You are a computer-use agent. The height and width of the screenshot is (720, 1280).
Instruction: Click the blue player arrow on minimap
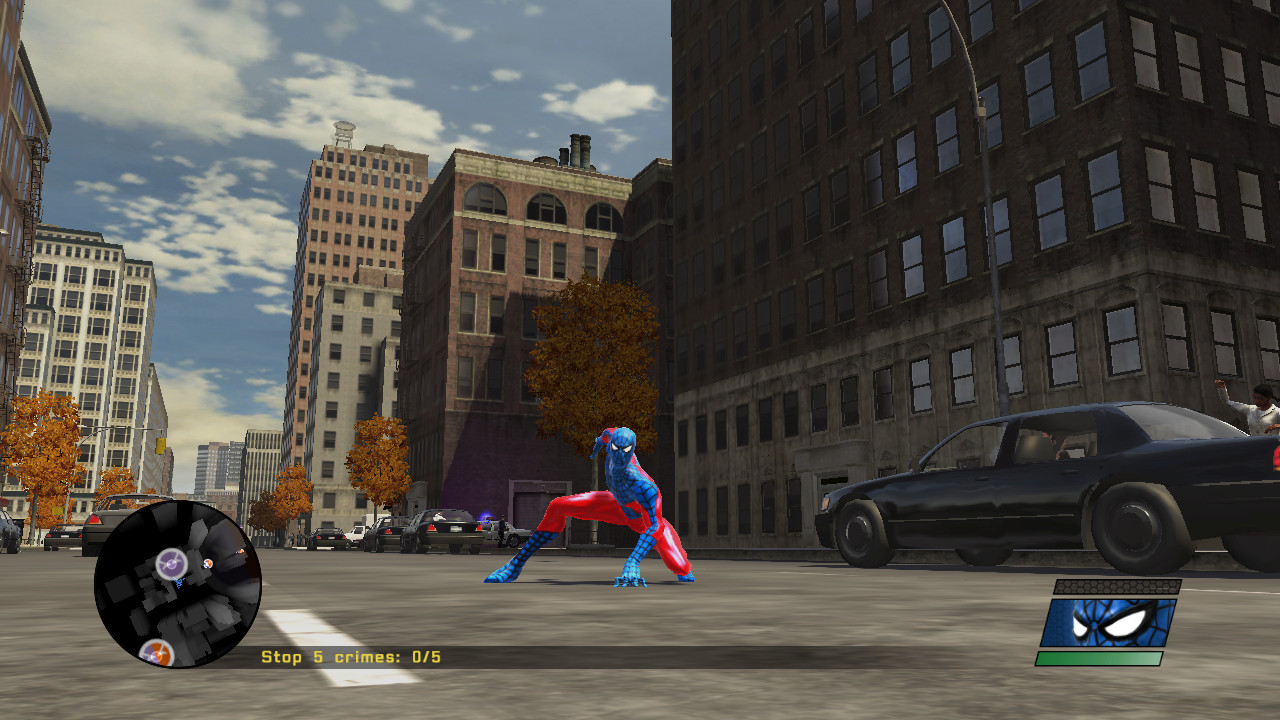[x=179, y=582]
